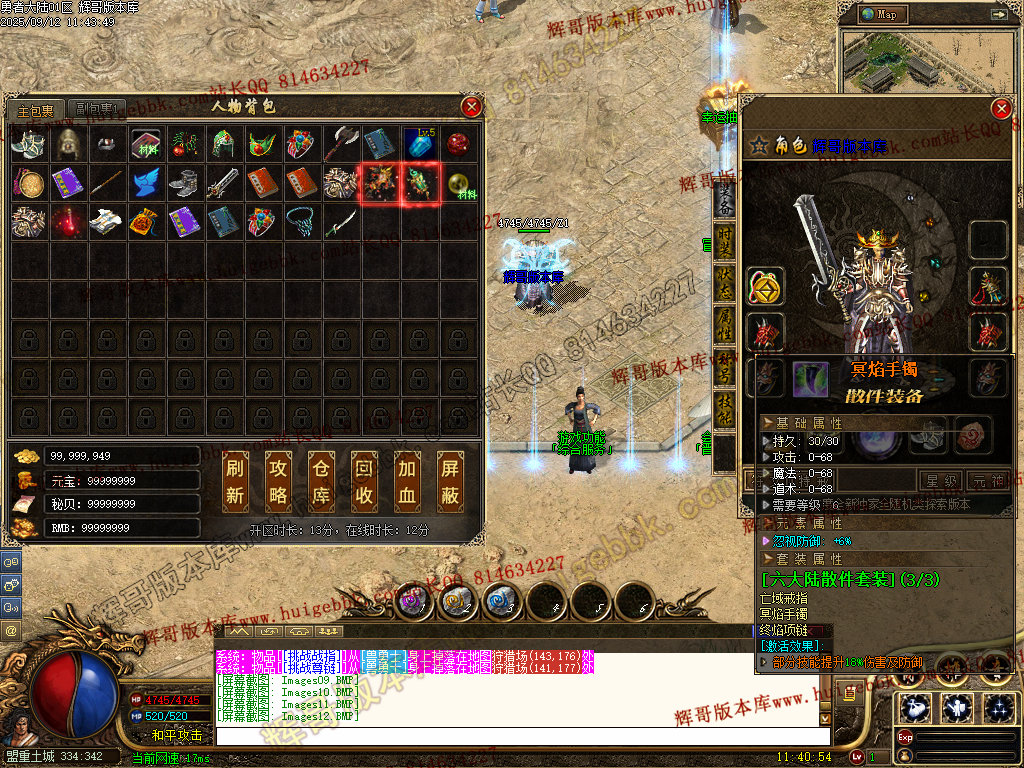Image resolution: width=1024 pixels, height=768 pixels.
Task: Select the battle axe in the backpack
Action: (342, 144)
